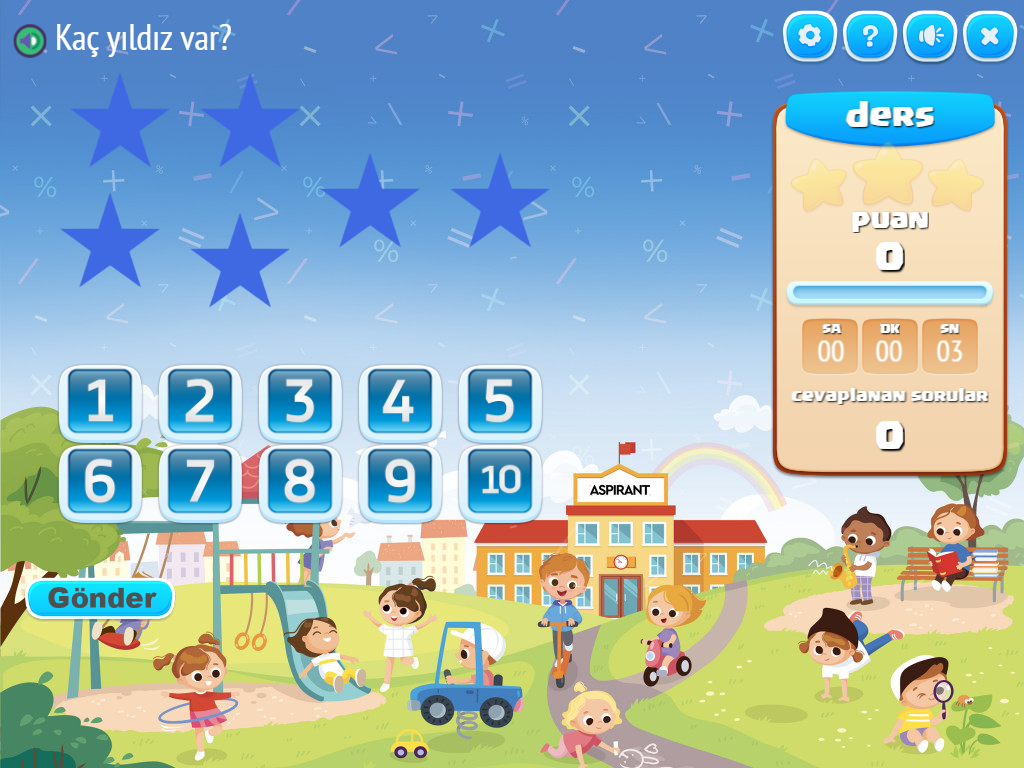Click the number 4 tile
This screenshot has height=768, width=1024.
[x=400, y=402]
